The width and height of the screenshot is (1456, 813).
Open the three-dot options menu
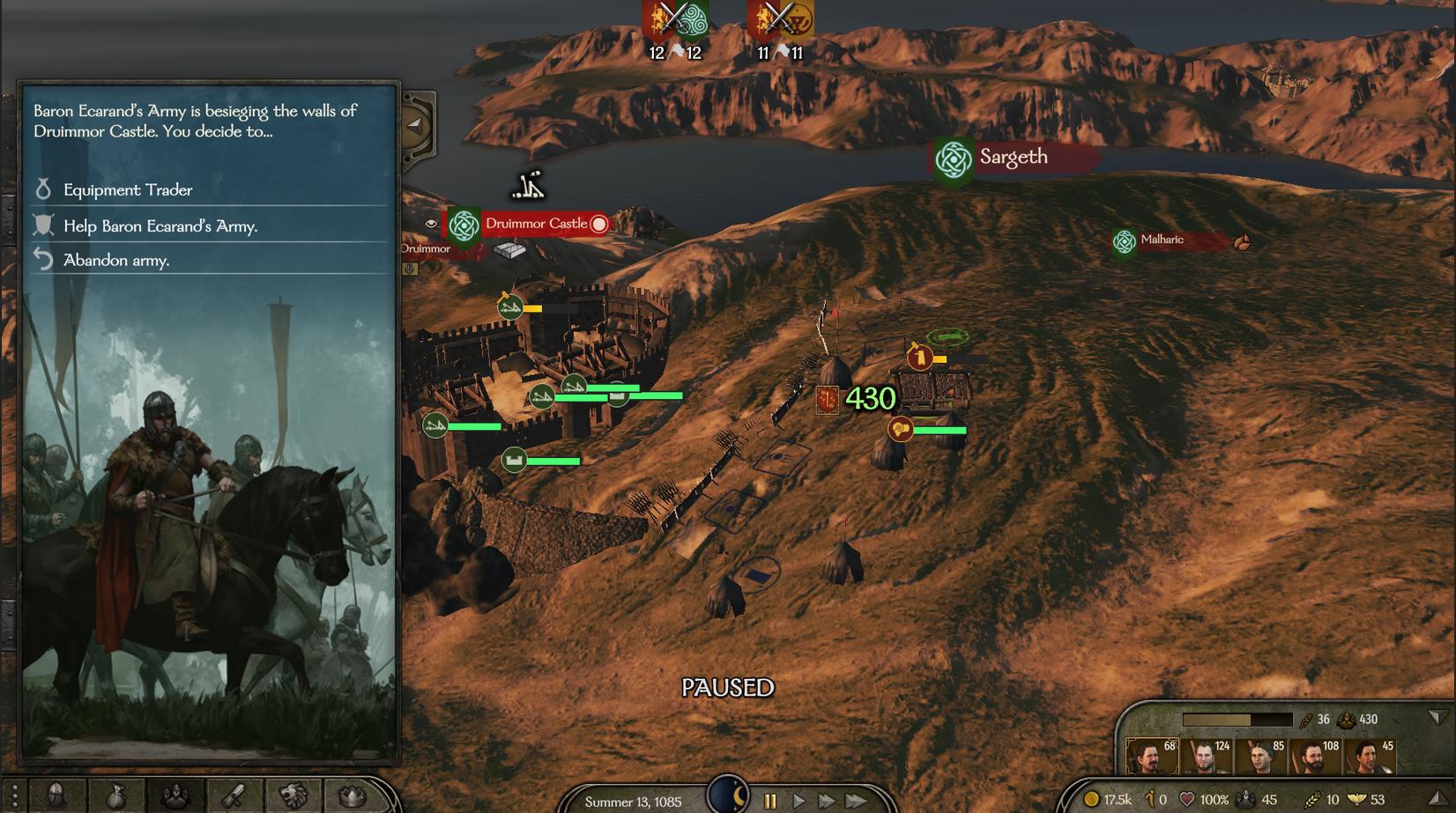click(x=13, y=796)
